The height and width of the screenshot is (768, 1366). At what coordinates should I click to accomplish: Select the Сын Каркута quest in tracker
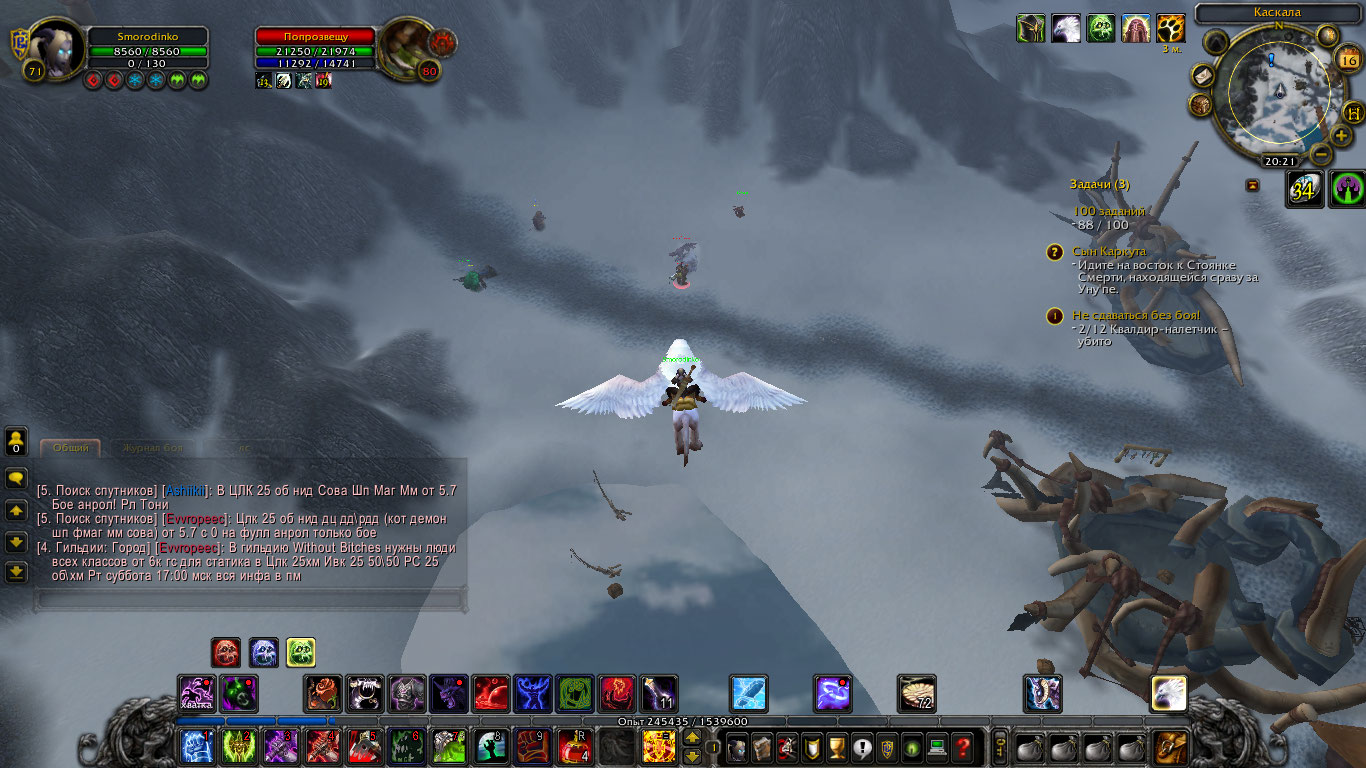point(1109,252)
